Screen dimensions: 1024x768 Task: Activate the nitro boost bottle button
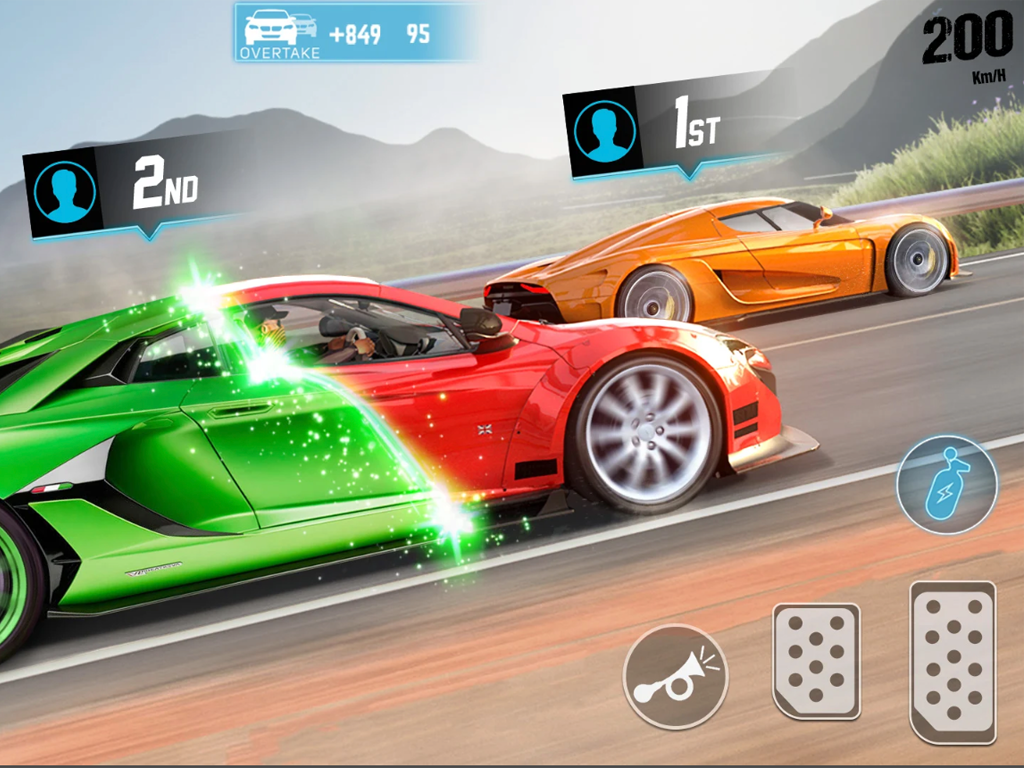946,484
